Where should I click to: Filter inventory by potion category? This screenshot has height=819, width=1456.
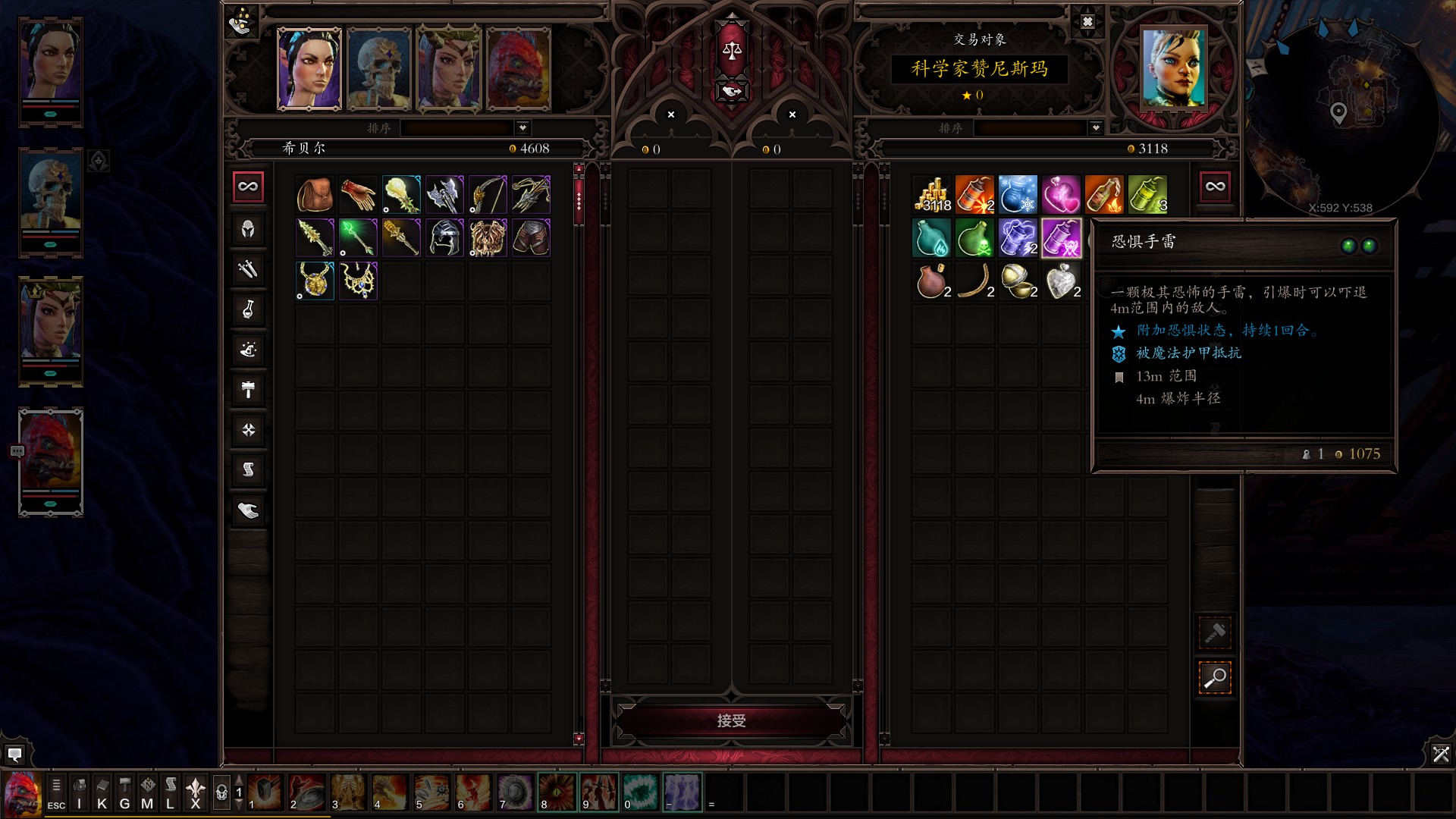(248, 309)
